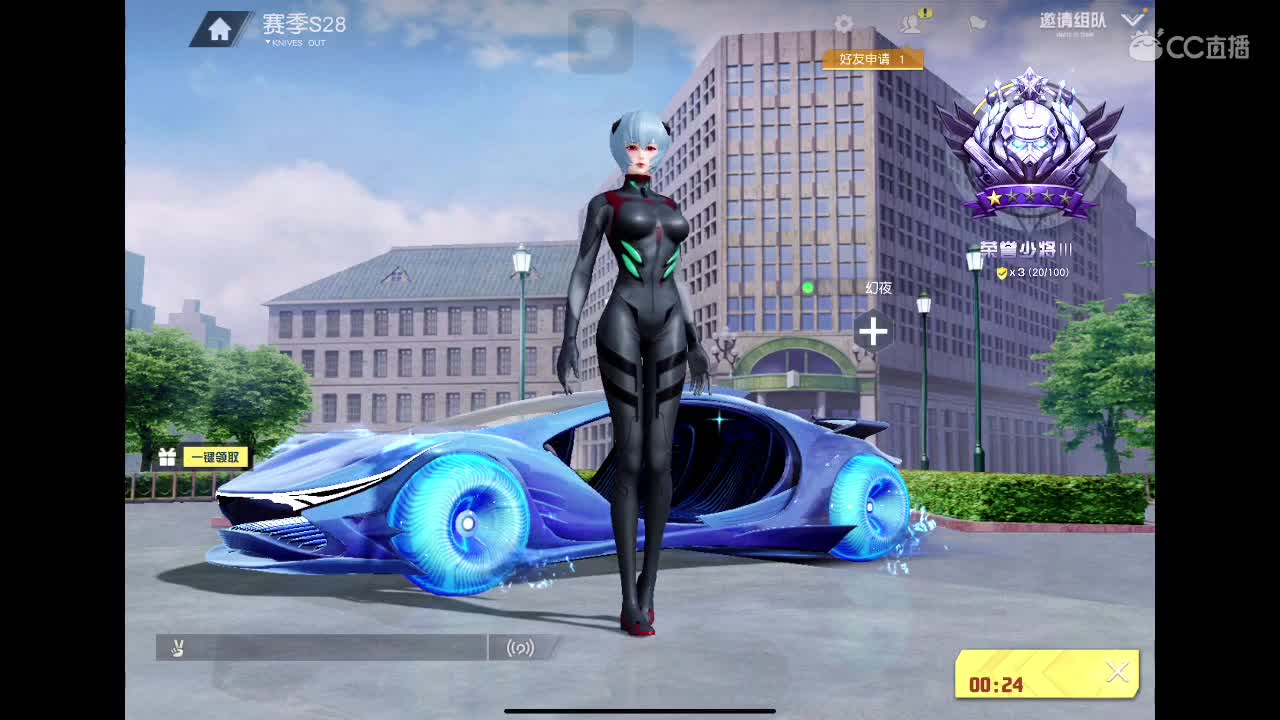Open the gift icon next to claim button
The height and width of the screenshot is (720, 1280).
[168, 456]
